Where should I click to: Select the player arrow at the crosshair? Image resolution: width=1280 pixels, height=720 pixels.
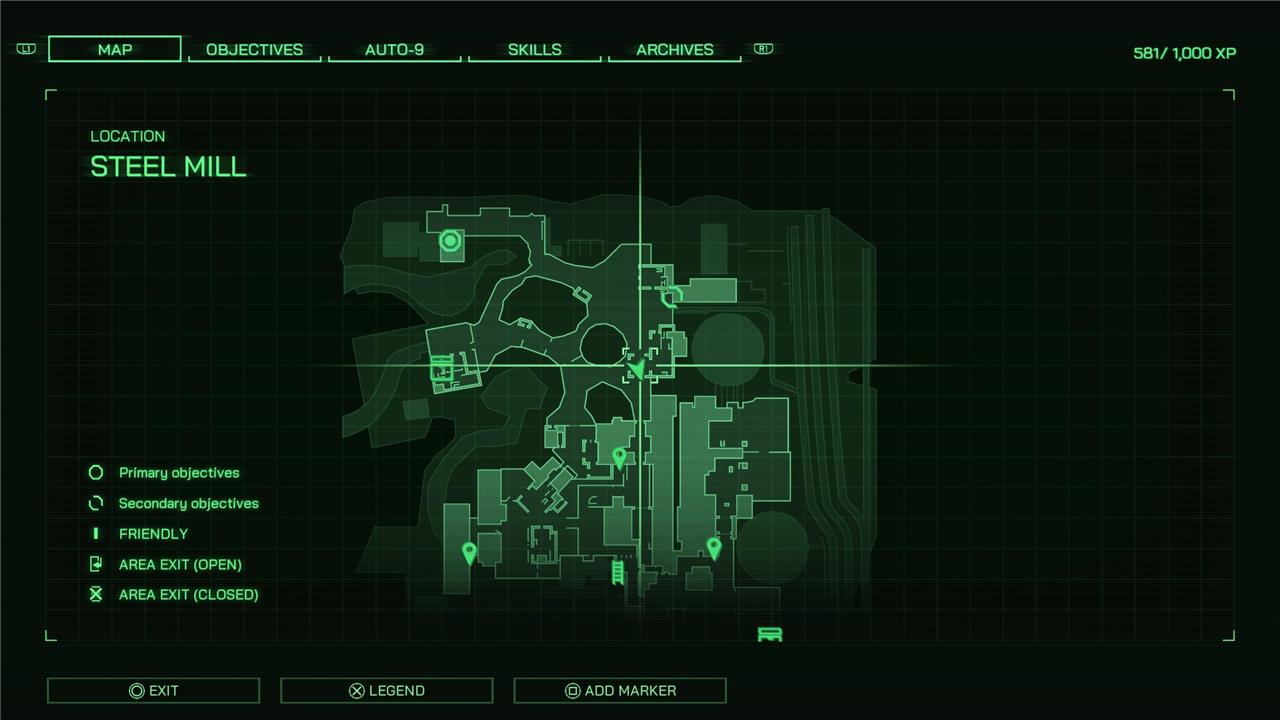tap(637, 369)
